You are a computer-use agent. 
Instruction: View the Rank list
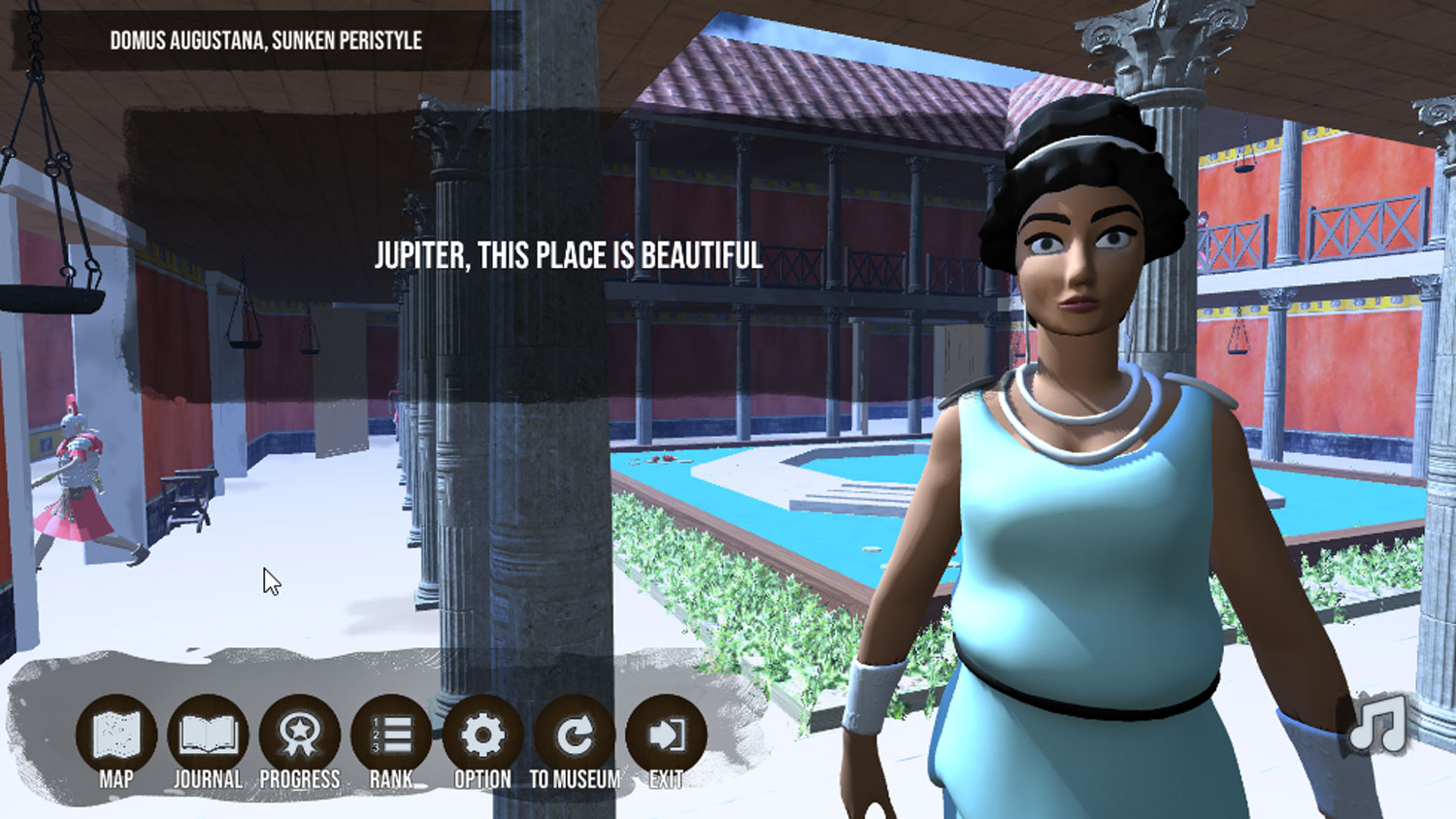pos(391,736)
